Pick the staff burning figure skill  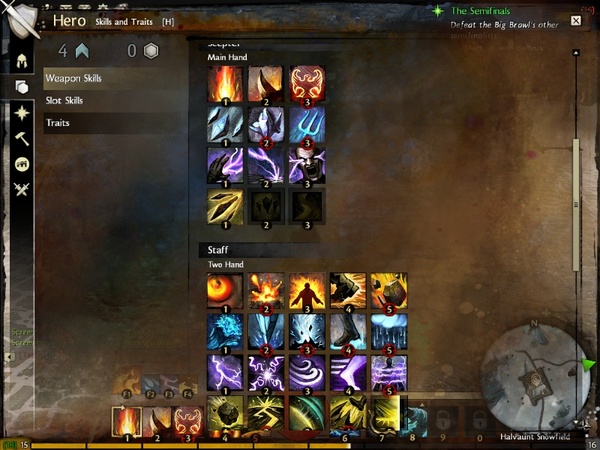[x=306, y=290]
